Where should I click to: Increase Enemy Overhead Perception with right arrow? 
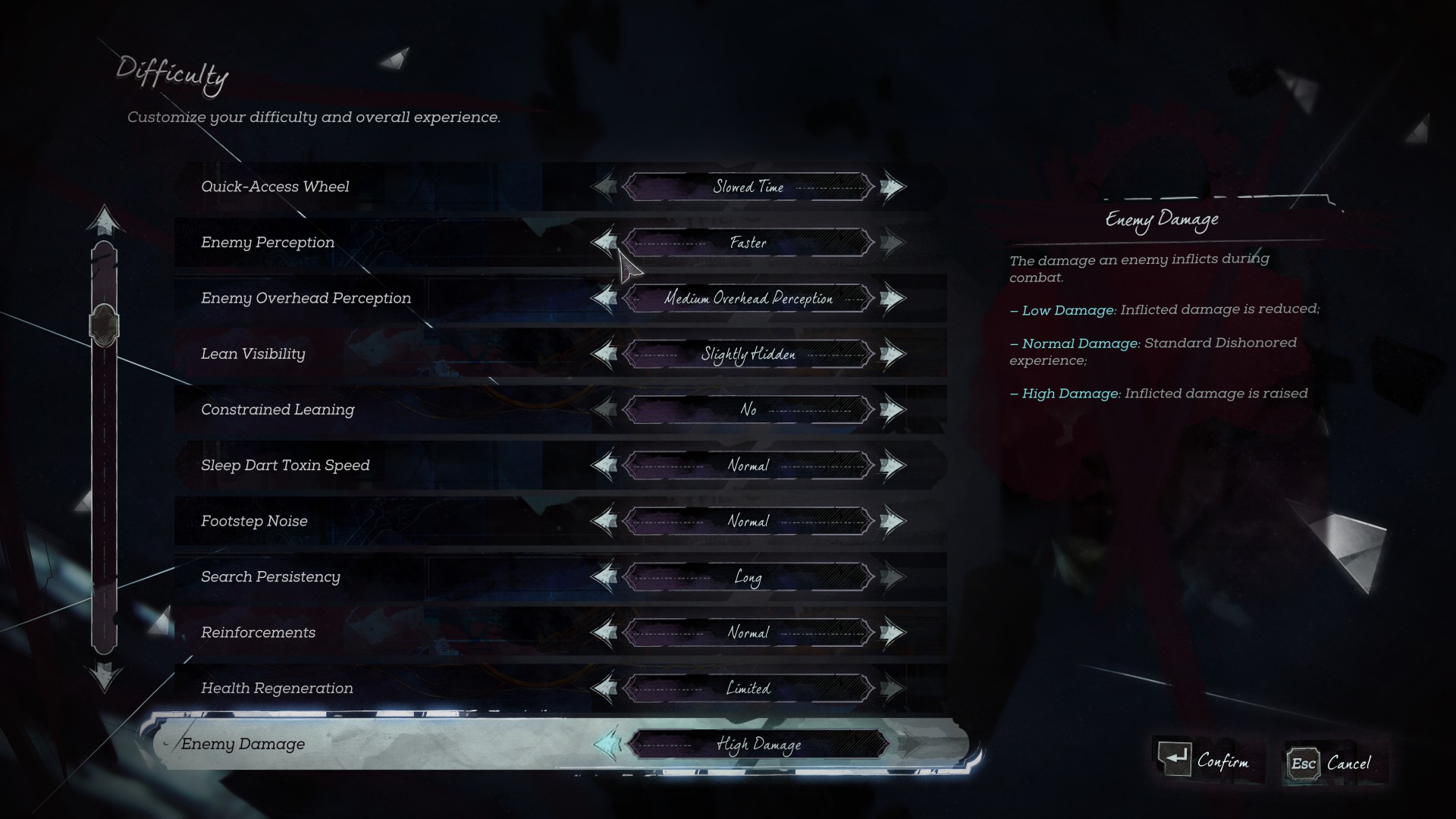pos(893,298)
